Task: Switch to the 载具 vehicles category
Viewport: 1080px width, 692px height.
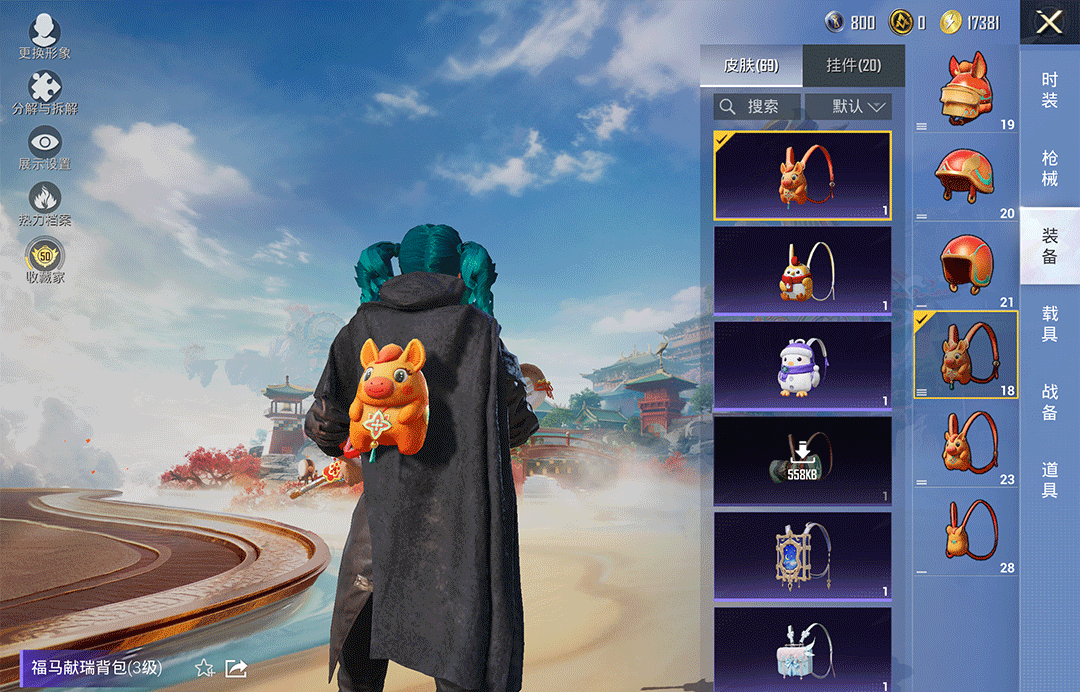Action: point(1049,324)
